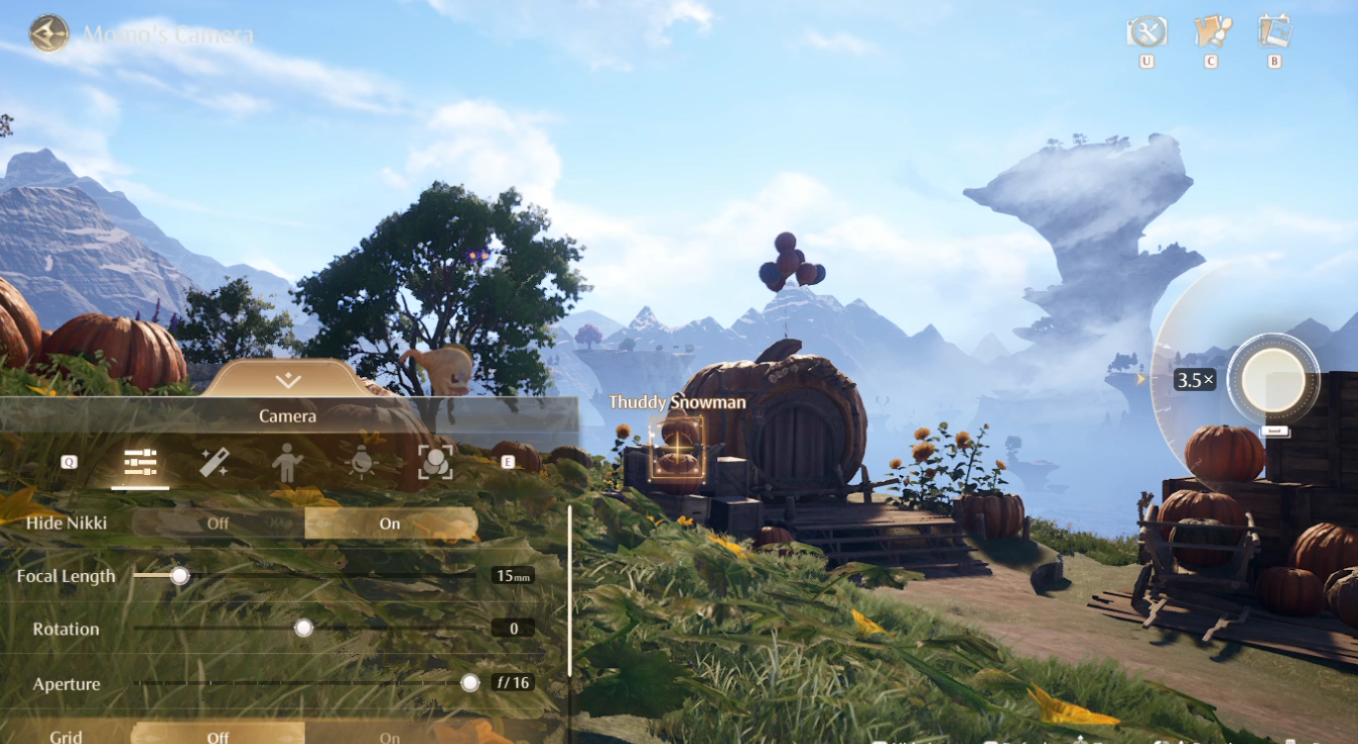
Task: Set Hide Nikki to Off
Action: click(218, 523)
